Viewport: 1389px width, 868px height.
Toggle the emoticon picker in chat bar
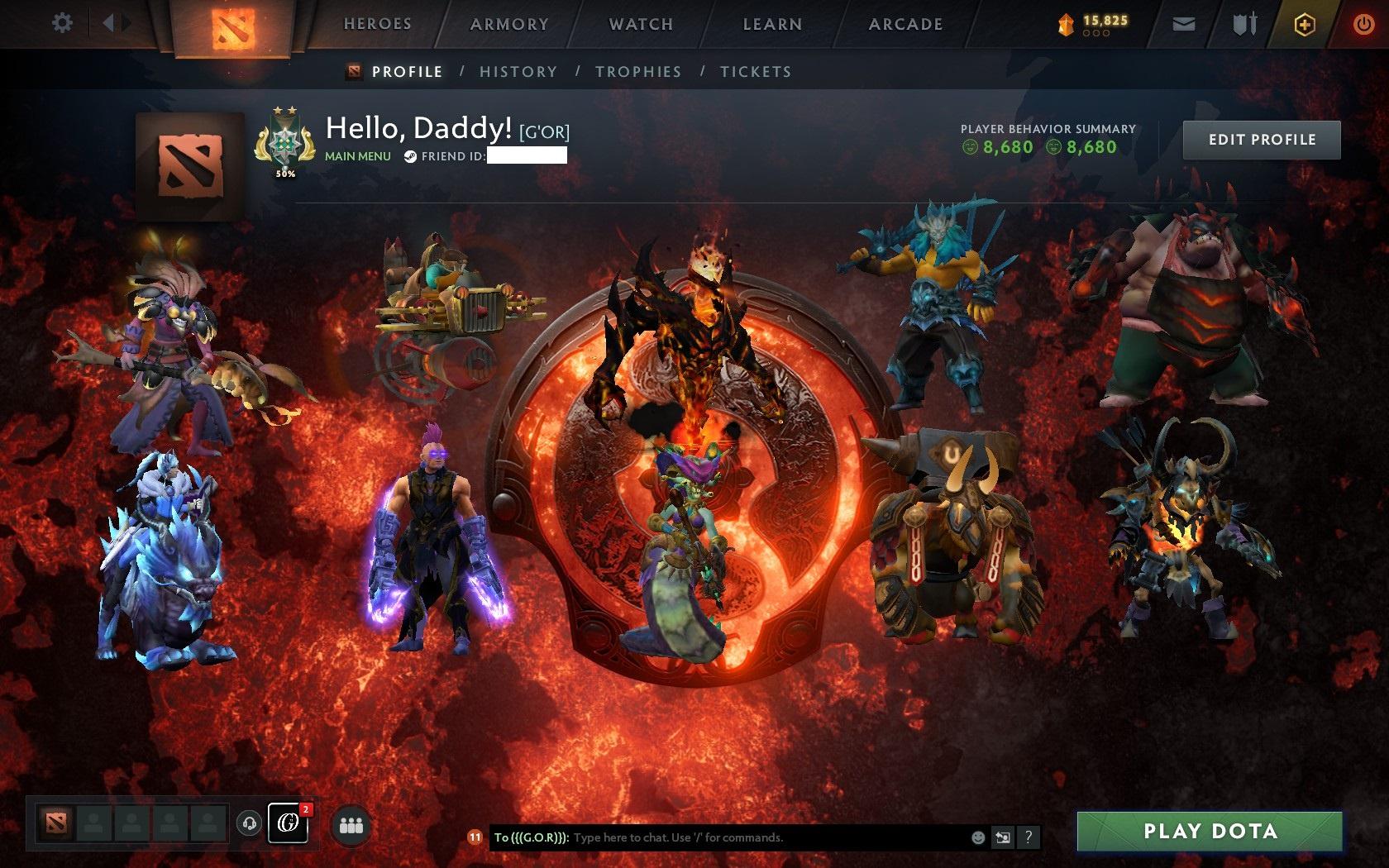point(980,837)
